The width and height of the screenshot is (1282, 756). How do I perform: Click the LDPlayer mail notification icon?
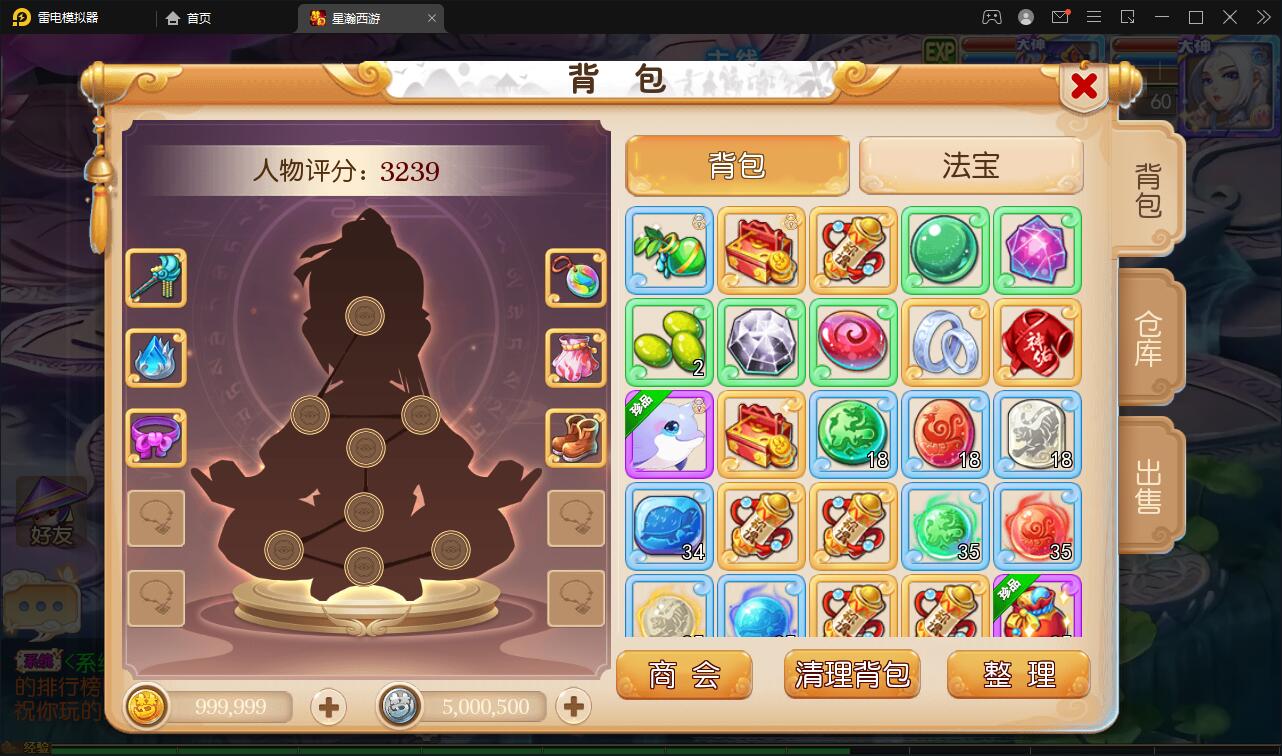[x=1061, y=16]
